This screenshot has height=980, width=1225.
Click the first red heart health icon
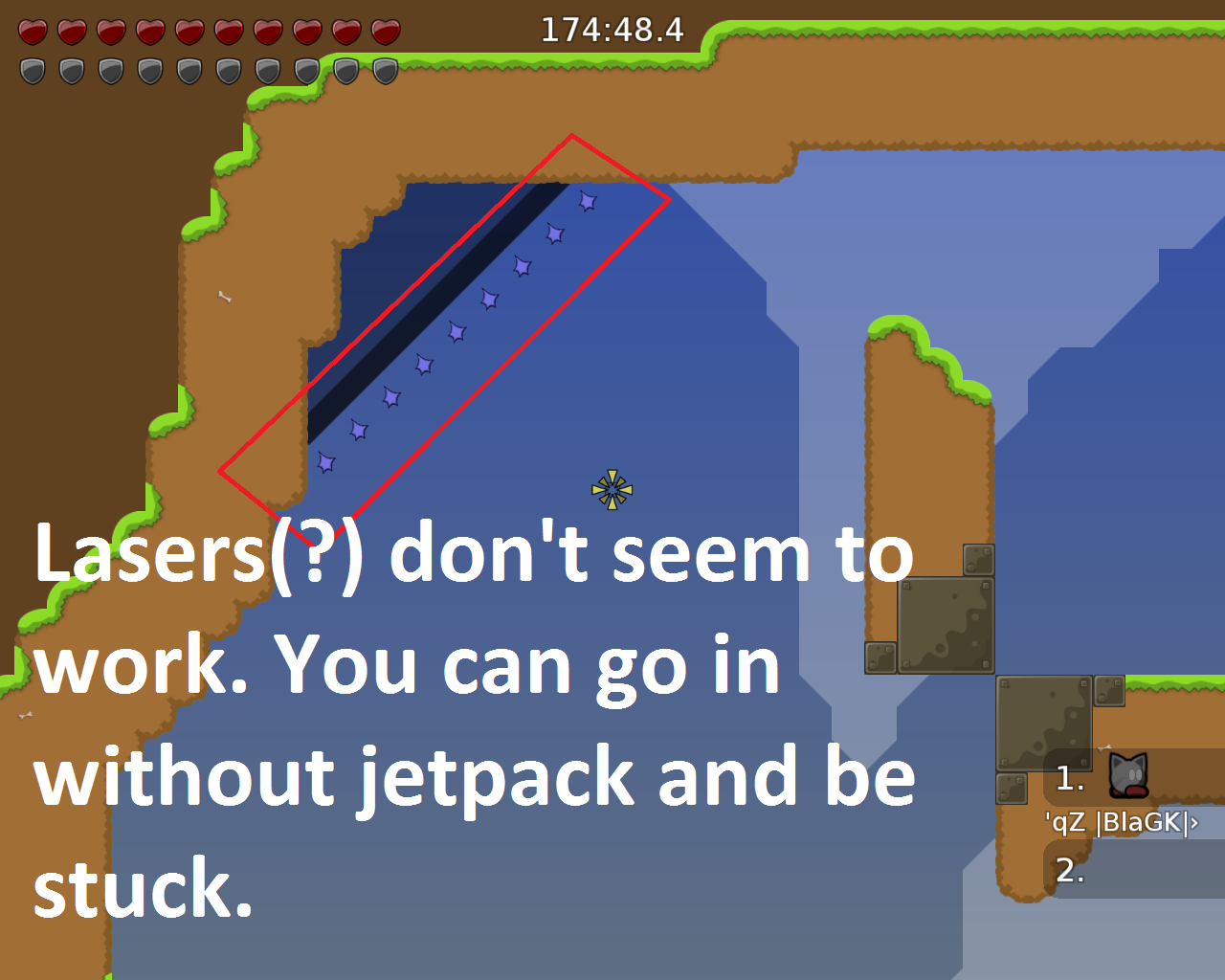[x=32, y=31]
